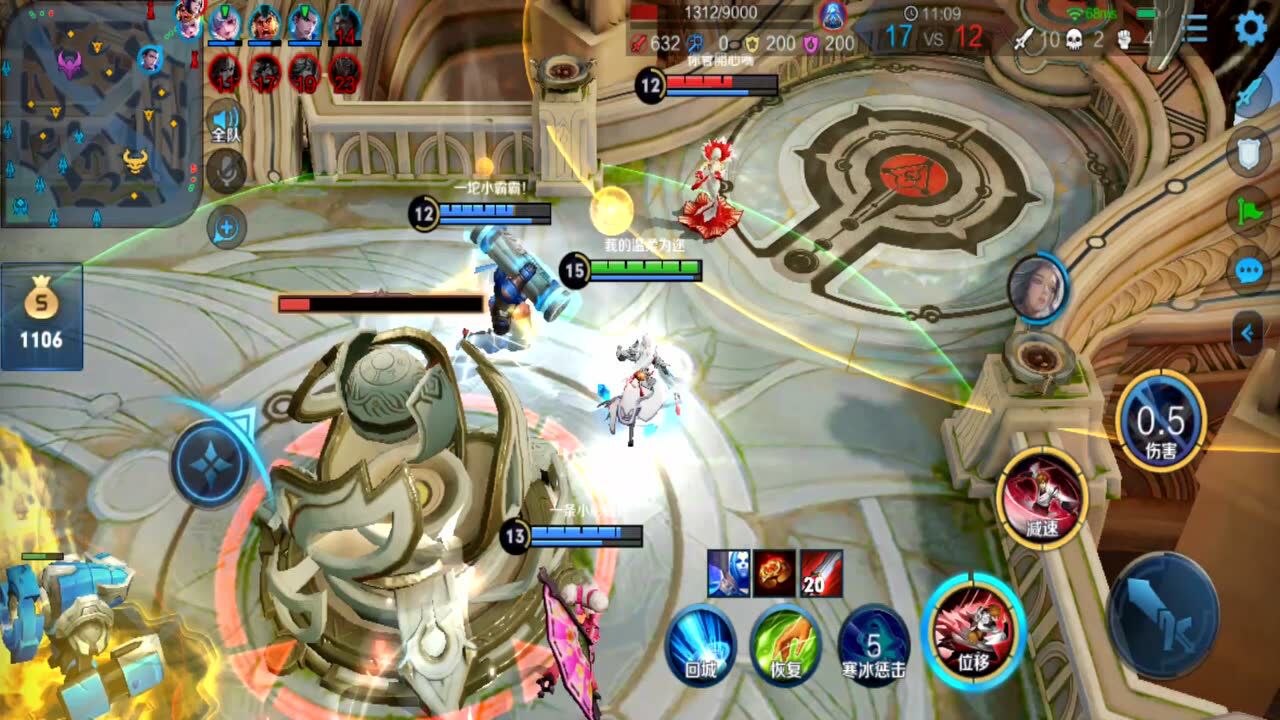Select the enemy hero portrait target
The width and height of the screenshot is (1280, 720).
[x=1038, y=288]
